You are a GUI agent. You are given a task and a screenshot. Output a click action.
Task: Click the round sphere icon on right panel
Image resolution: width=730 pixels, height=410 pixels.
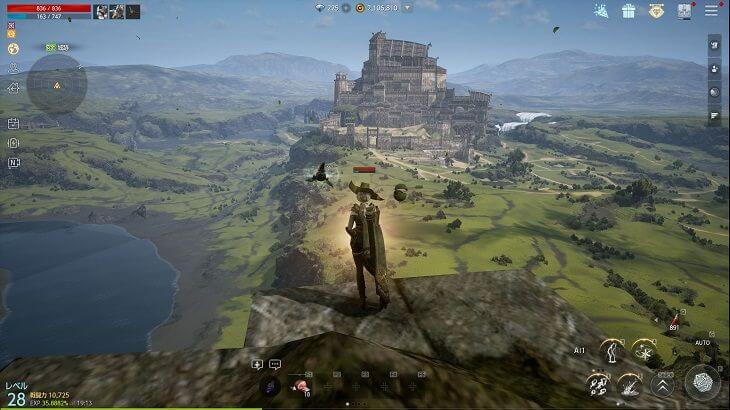[714, 92]
